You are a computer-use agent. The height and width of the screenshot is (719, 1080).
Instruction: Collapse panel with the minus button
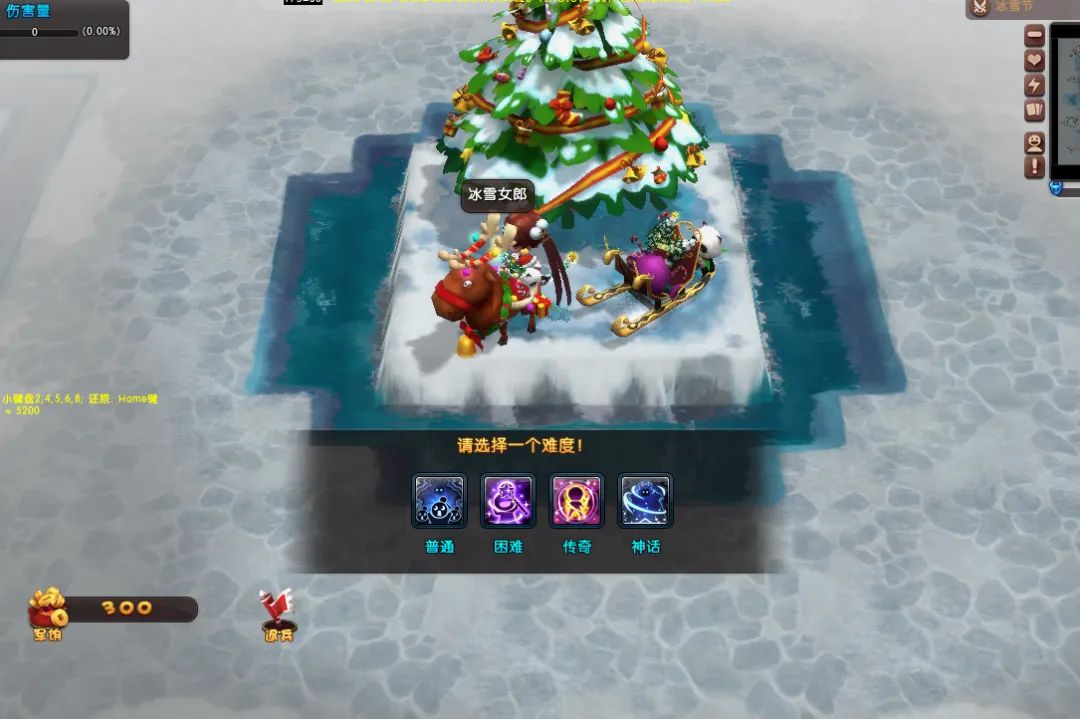point(1035,36)
